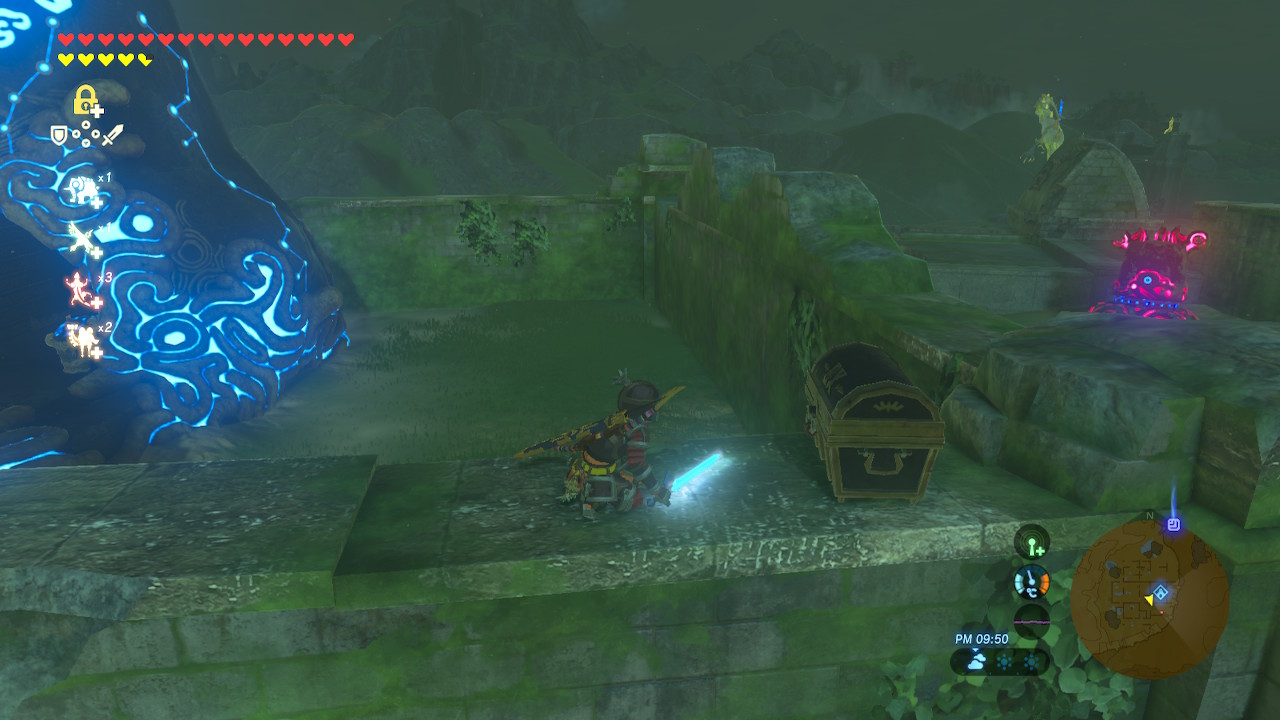Click the N compass indicator above the minimap
Viewport: 1280px width, 720px height.
click(1150, 515)
